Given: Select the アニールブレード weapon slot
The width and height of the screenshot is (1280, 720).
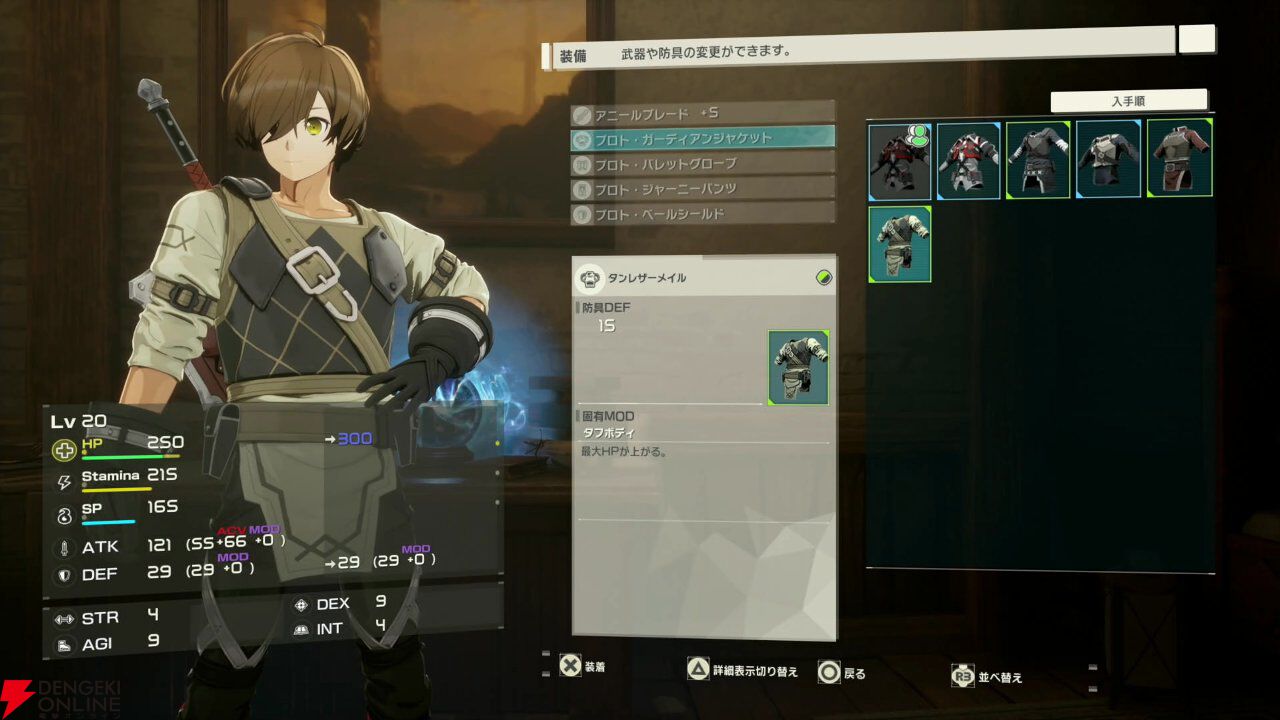Looking at the screenshot, I should coord(702,113).
